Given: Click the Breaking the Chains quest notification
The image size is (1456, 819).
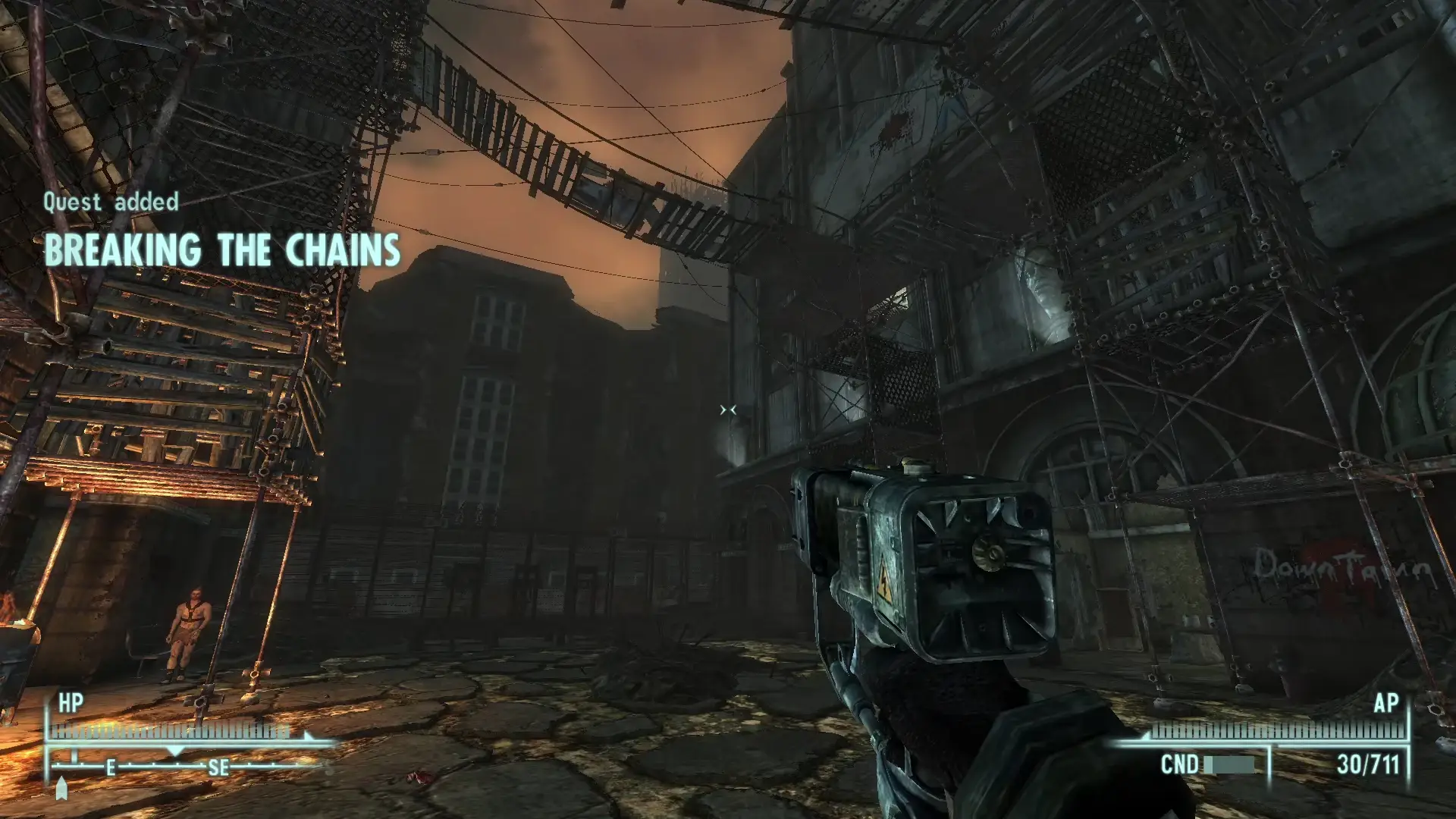Looking at the screenshot, I should (221, 249).
